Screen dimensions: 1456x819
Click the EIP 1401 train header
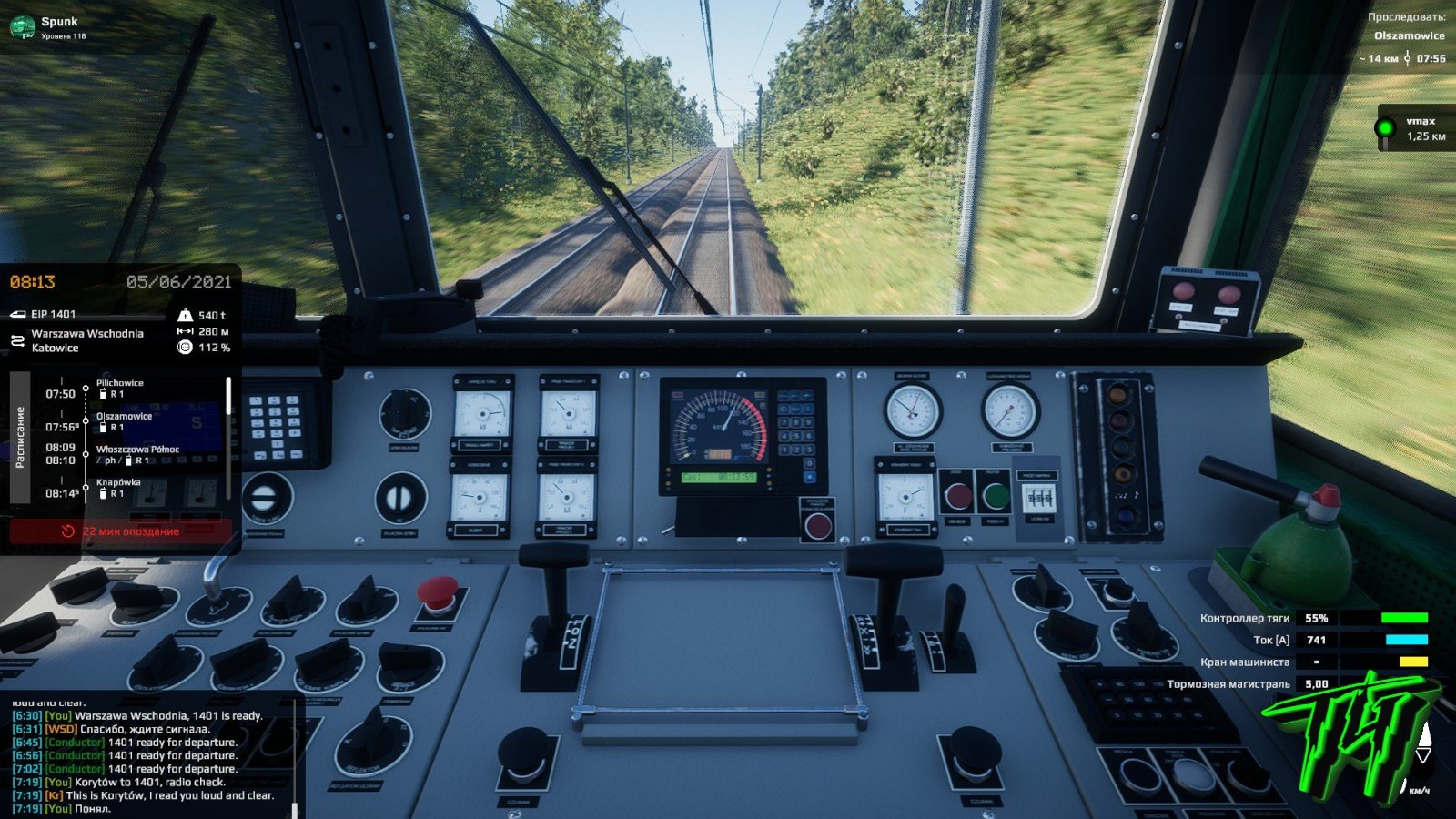(53, 314)
